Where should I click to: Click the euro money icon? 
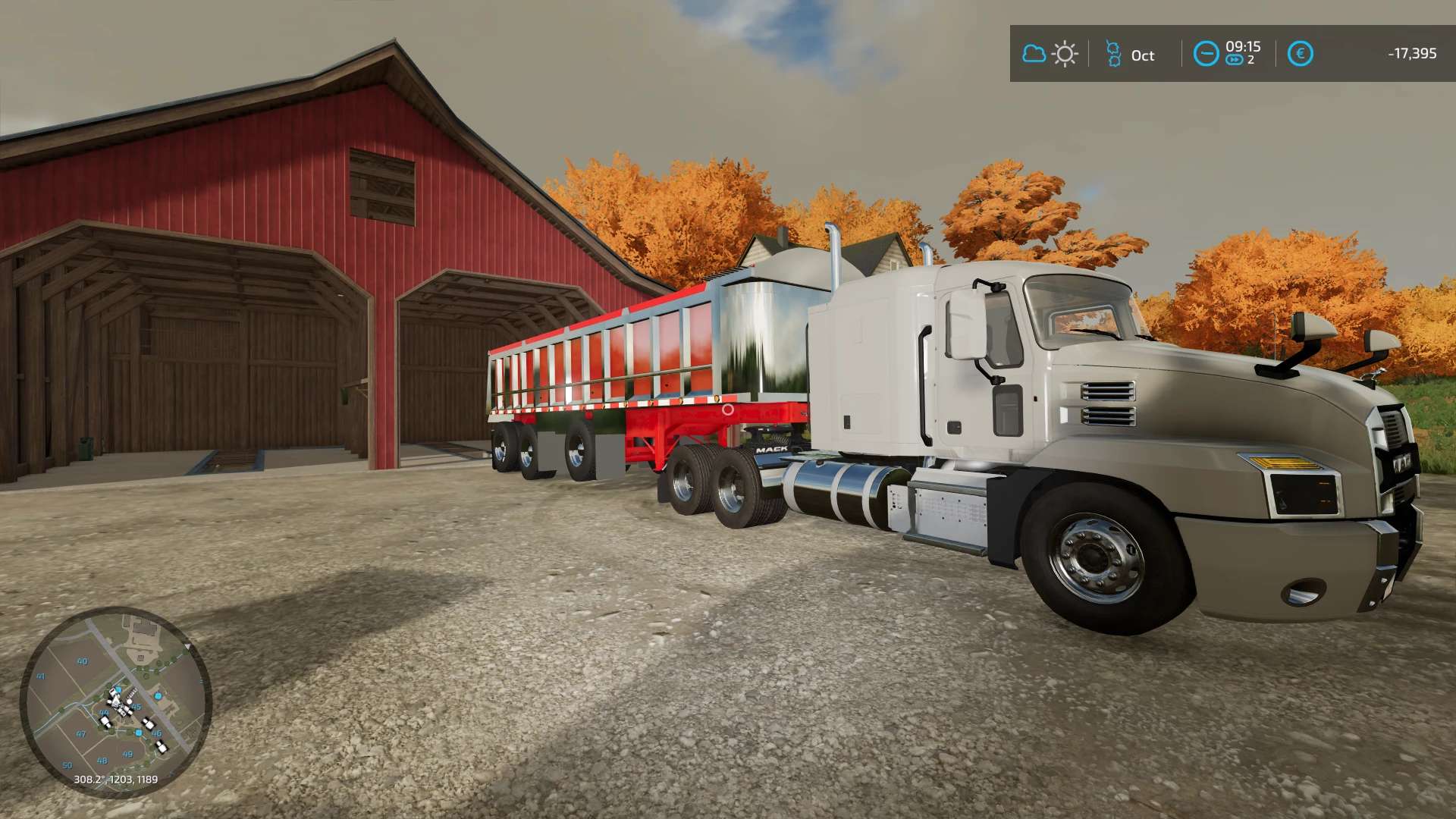pyautogui.click(x=1300, y=54)
